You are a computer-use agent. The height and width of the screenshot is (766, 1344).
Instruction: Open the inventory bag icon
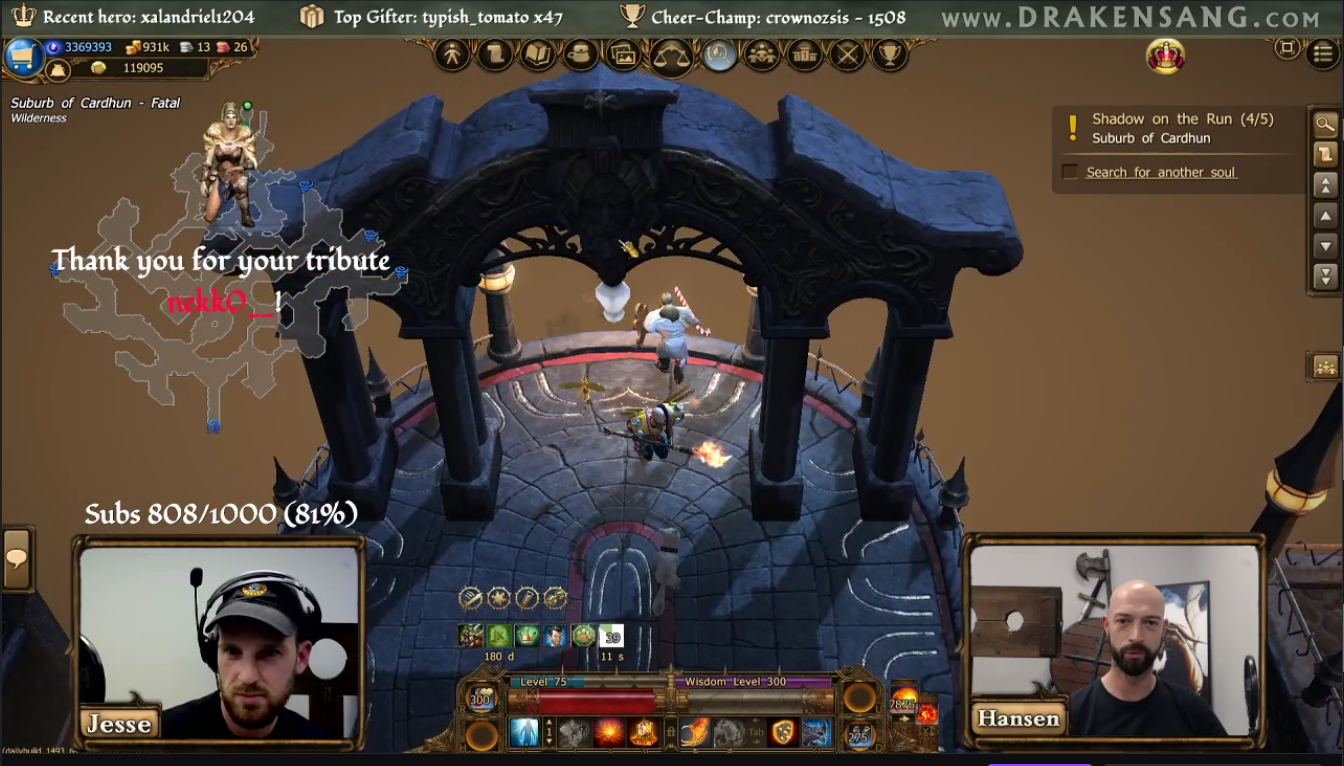click(581, 54)
